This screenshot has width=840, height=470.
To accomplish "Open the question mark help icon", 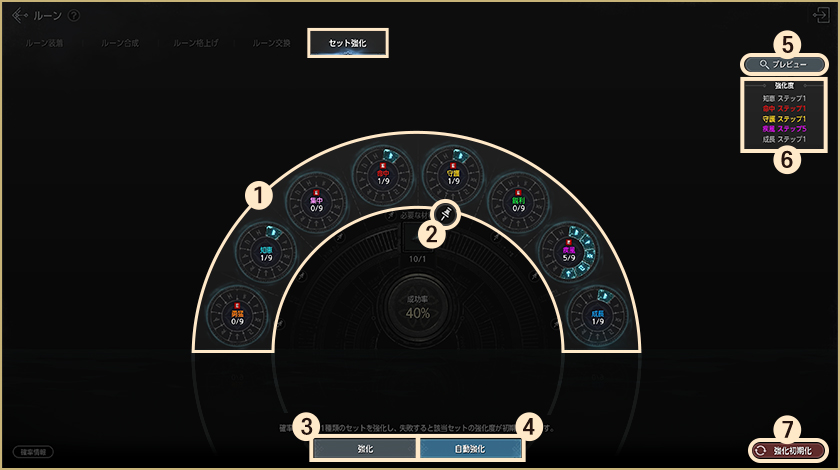I will click(74, 16).
